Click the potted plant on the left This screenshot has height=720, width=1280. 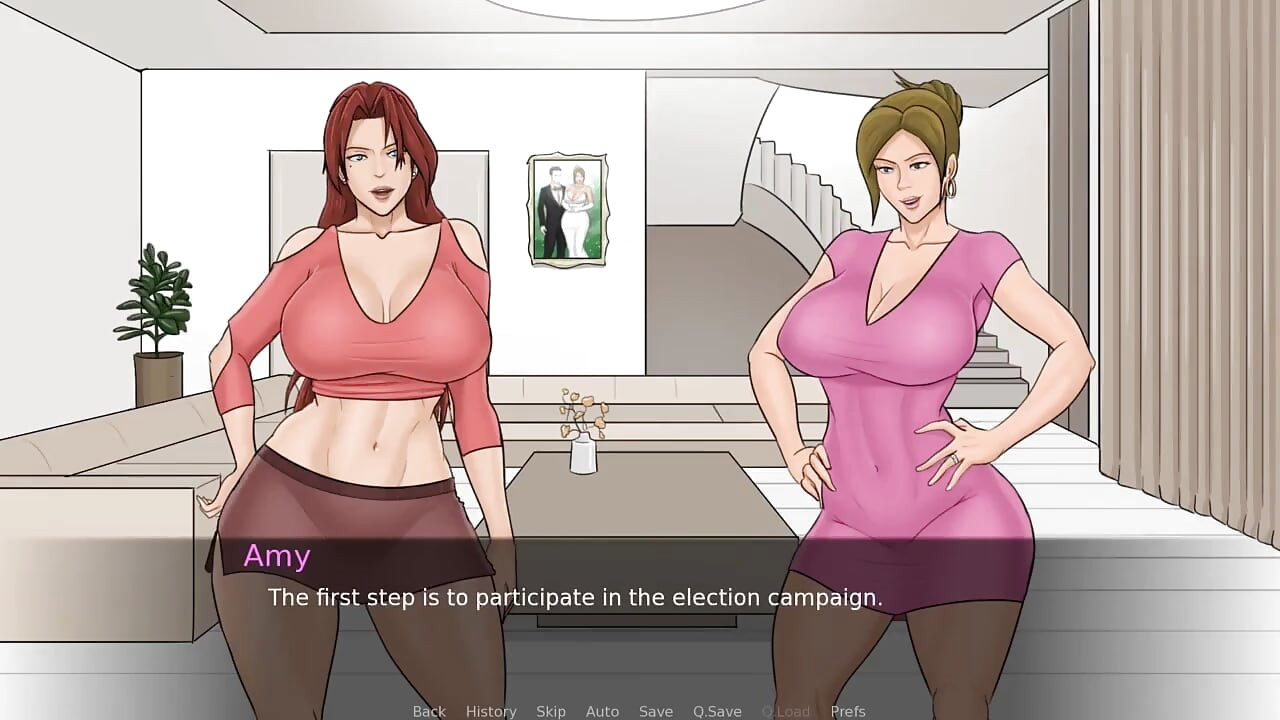coord(157,310)
